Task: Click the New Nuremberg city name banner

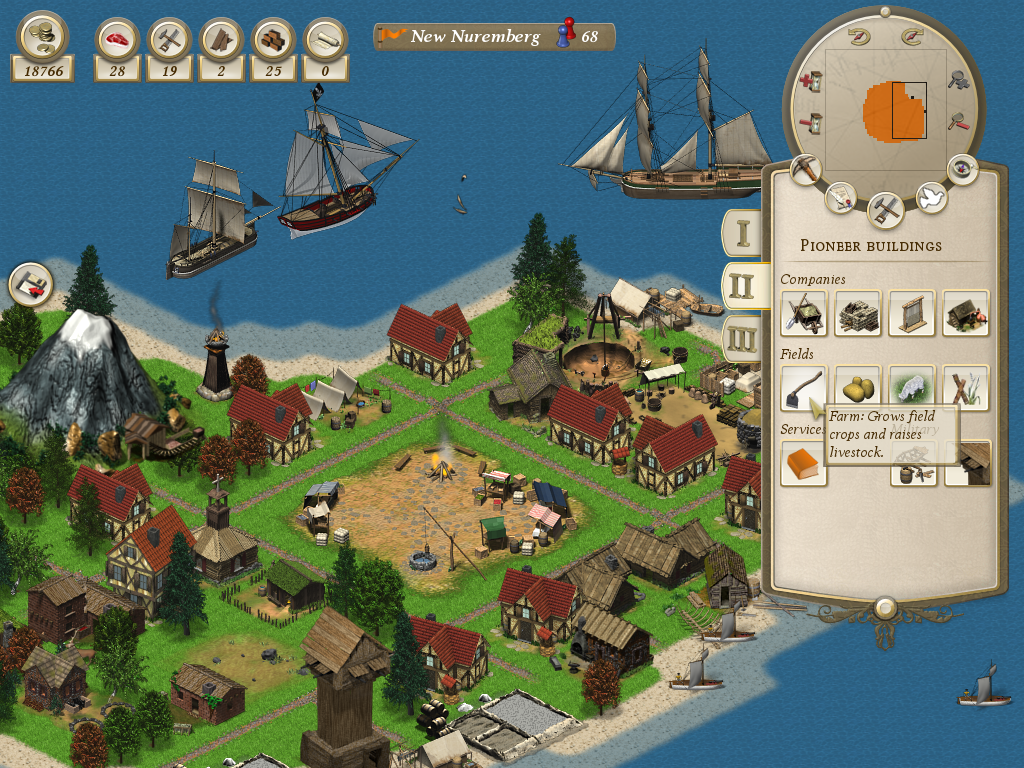Action: click(475, 37)
